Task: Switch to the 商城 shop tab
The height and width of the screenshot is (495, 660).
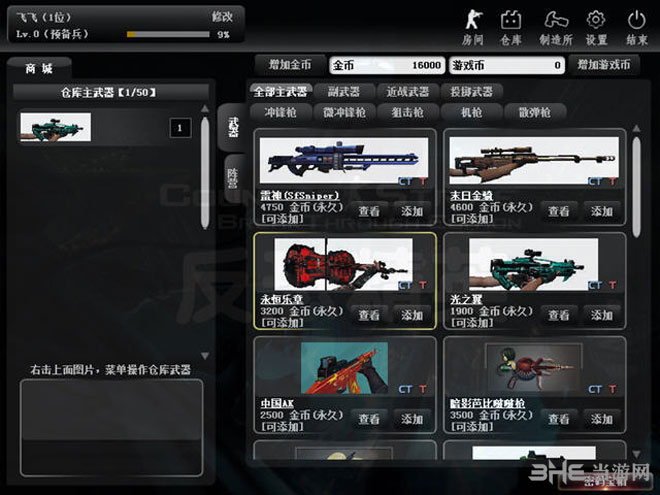Action: pos(40,69)
